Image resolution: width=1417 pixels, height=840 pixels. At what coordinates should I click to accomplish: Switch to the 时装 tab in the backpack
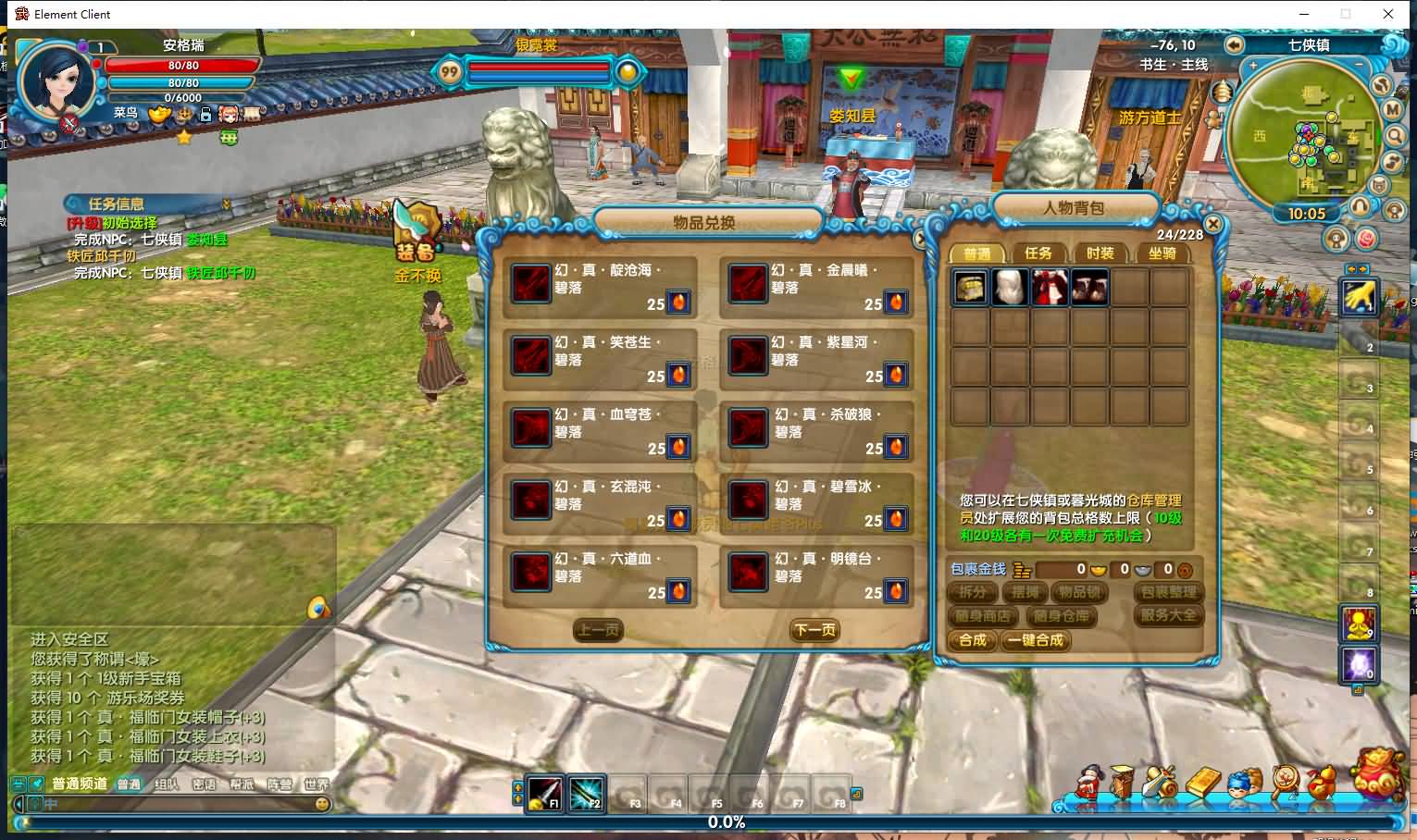click(1100, 252)
